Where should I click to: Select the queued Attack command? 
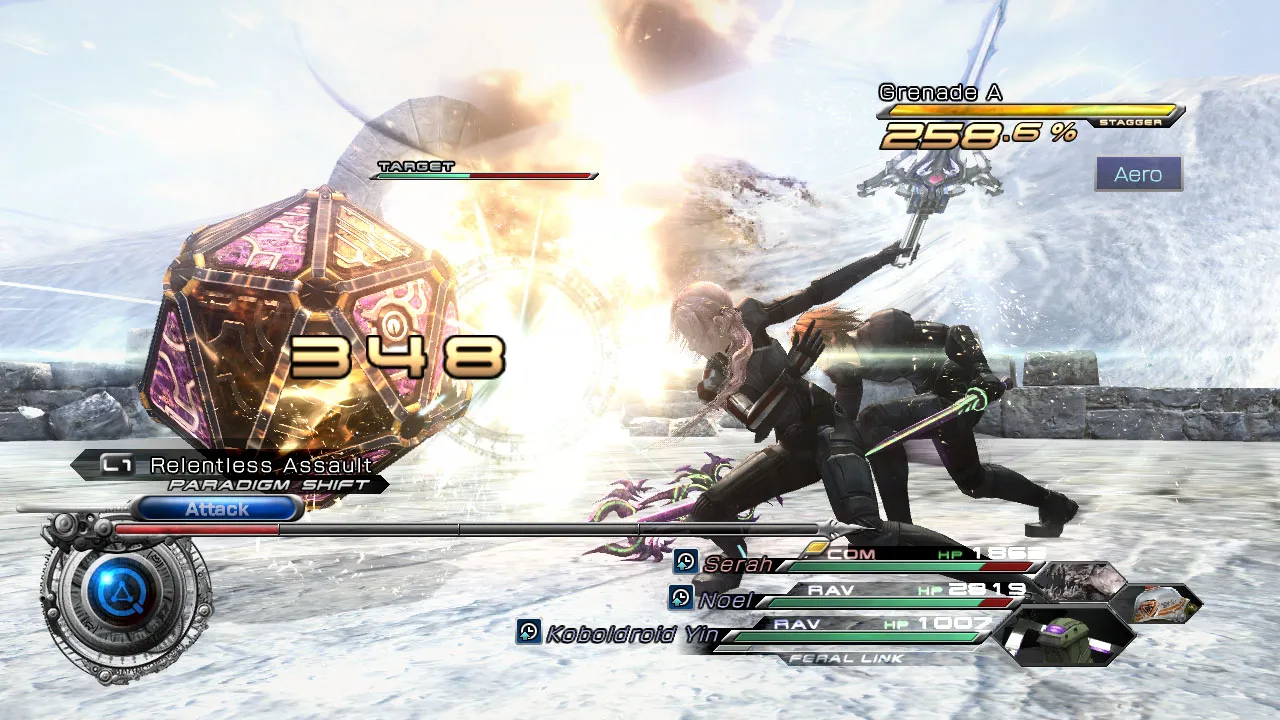(x=217, y=509)
